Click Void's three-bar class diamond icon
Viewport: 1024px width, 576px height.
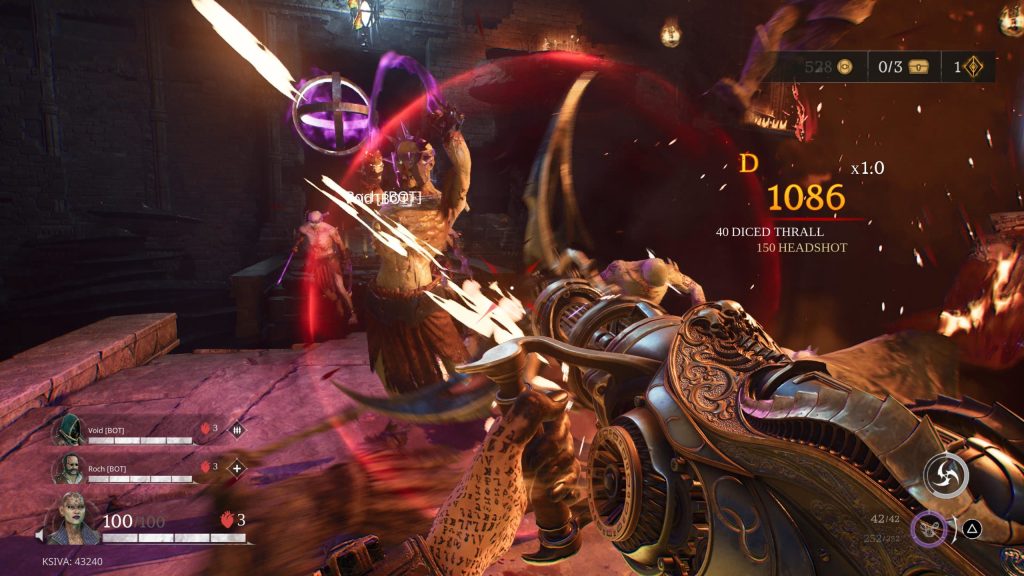coord(238,430)
